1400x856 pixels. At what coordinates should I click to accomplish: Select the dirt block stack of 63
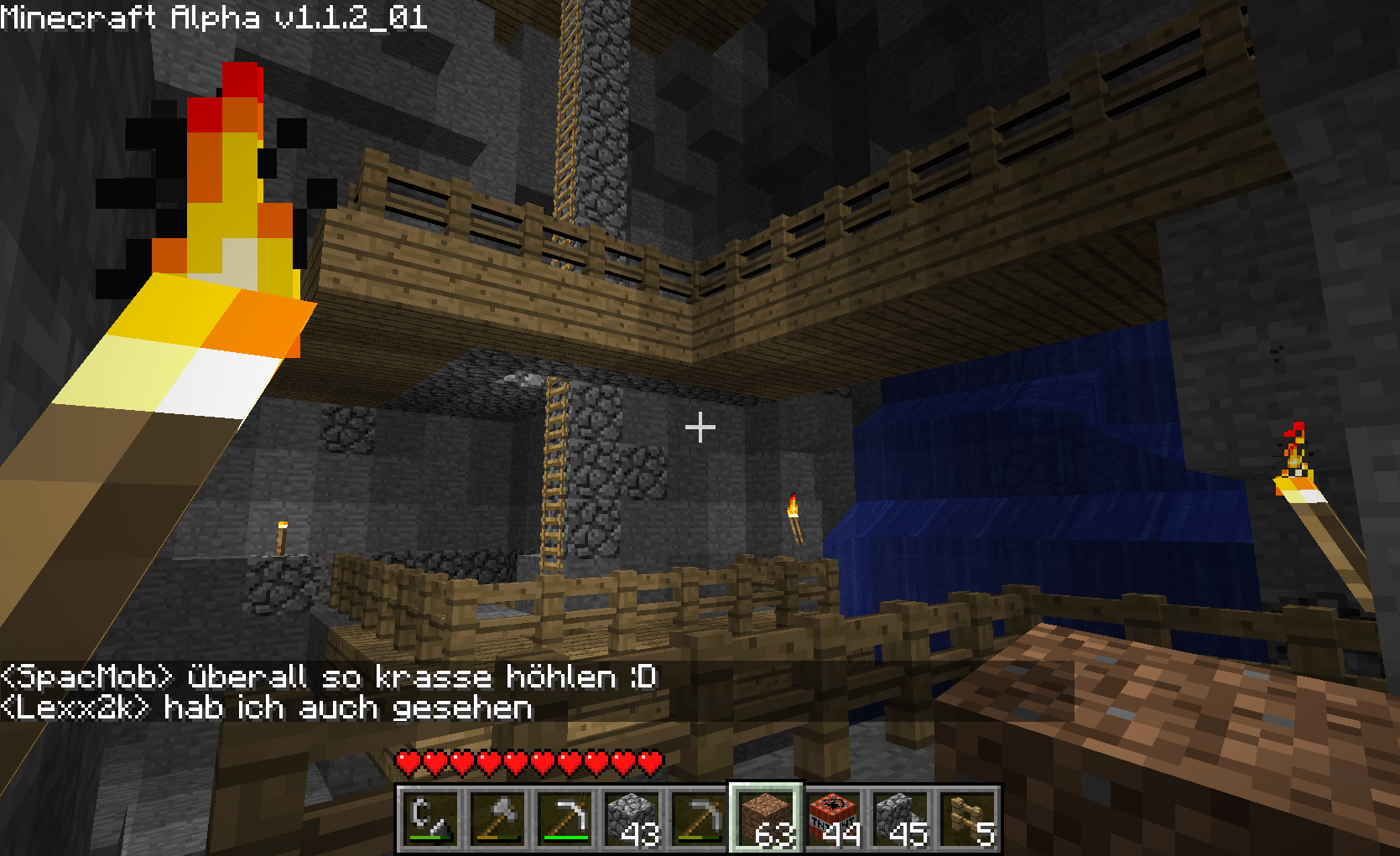[766, 818]
